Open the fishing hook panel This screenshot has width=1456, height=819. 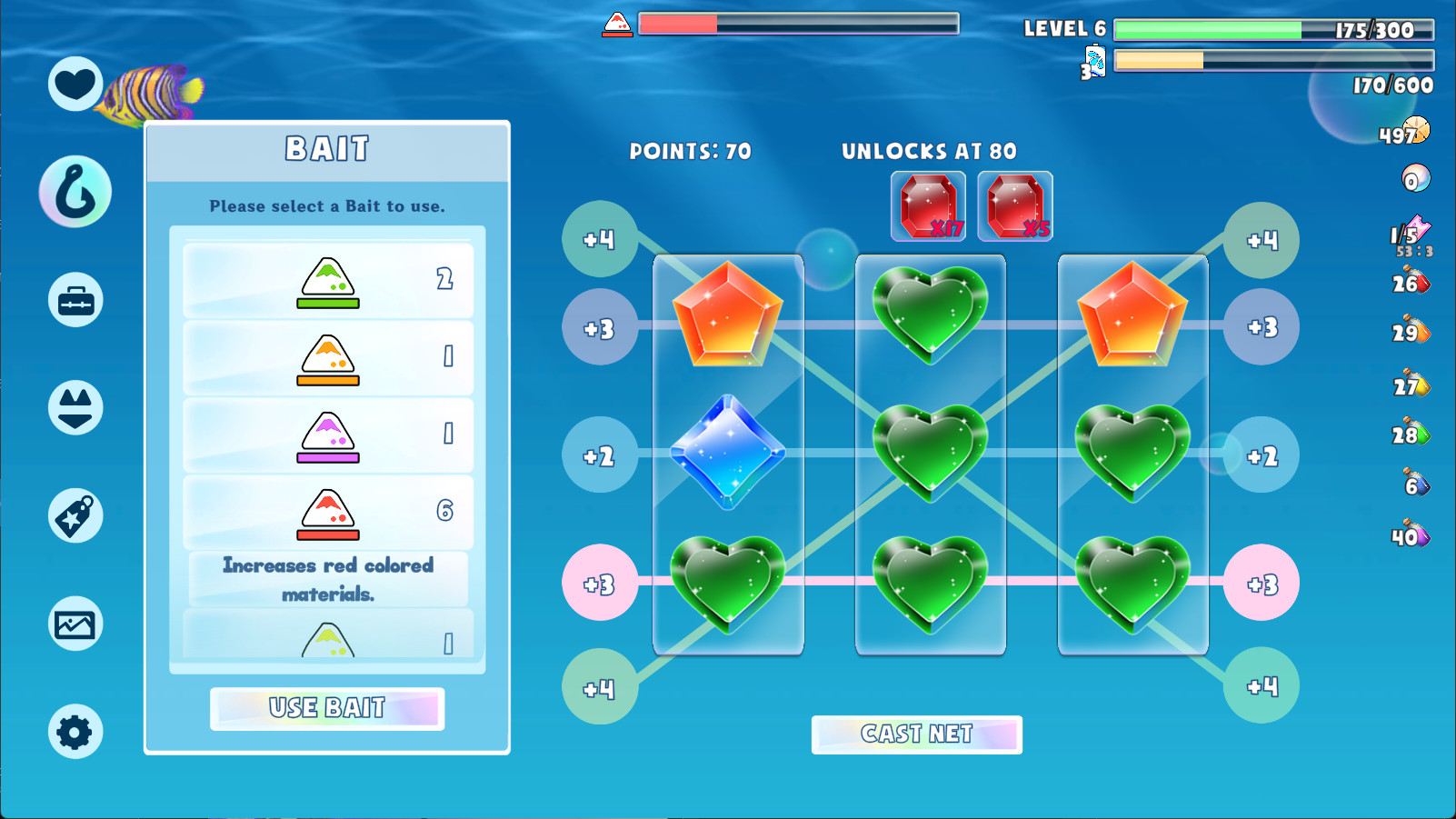tap(75, 191)
